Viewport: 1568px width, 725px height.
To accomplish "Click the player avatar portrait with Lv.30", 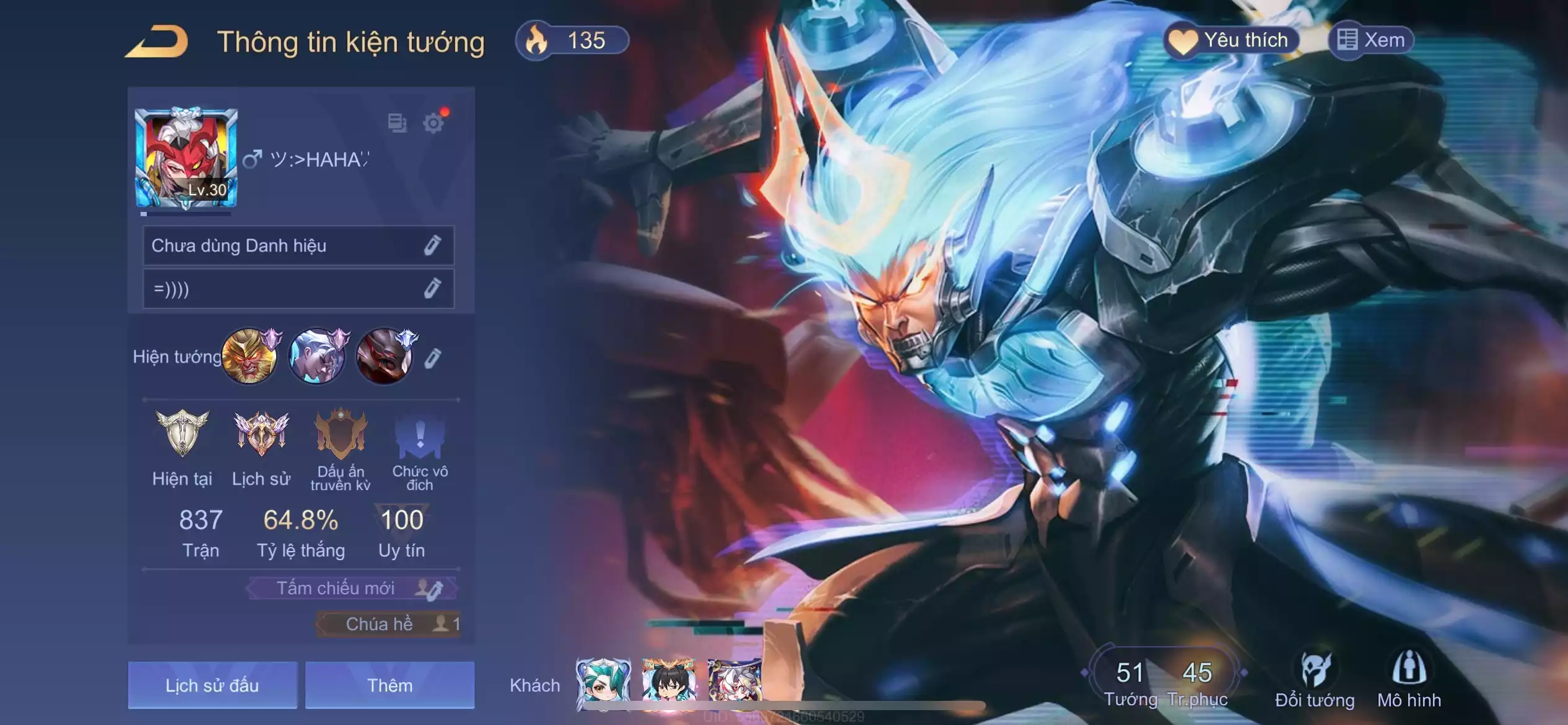I will (x=186, y=159).
